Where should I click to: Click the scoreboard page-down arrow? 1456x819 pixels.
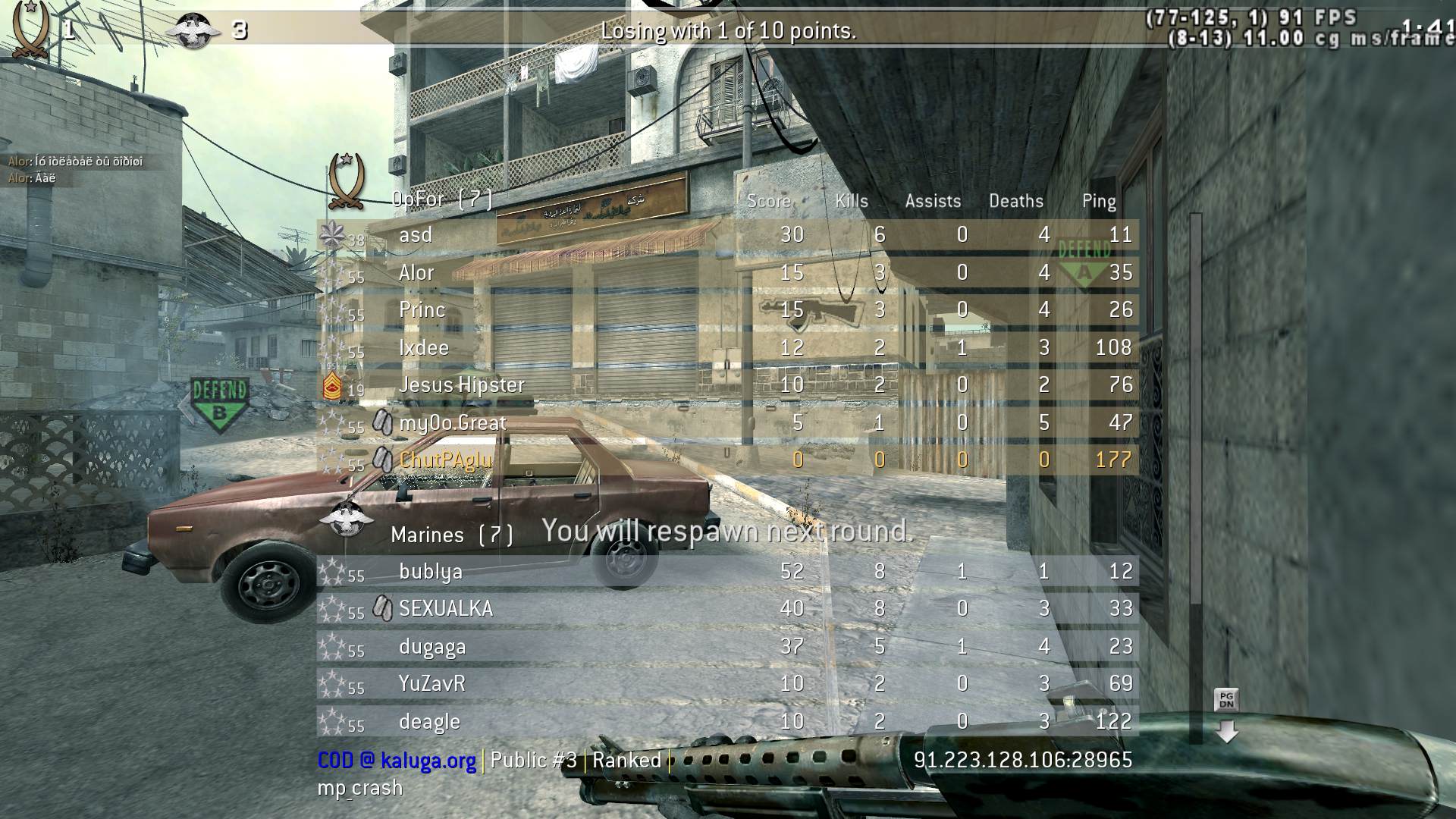tap(1226, 731)
